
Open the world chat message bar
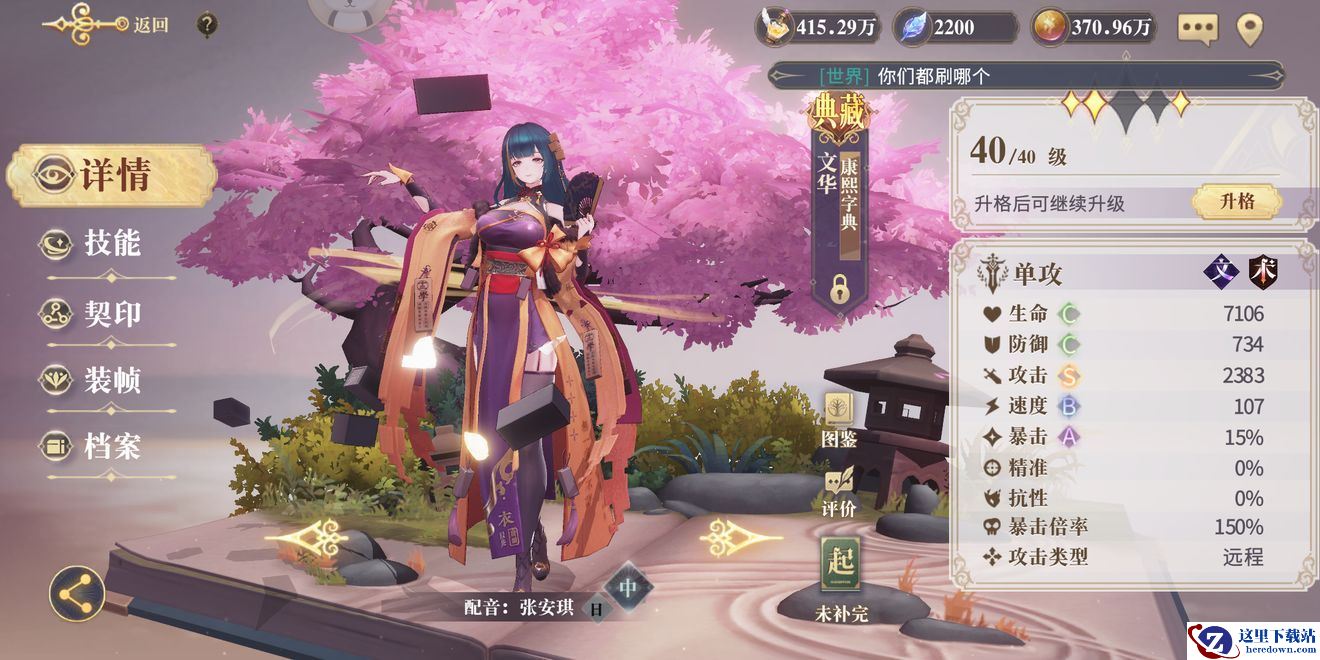(x=1025, y=75)
